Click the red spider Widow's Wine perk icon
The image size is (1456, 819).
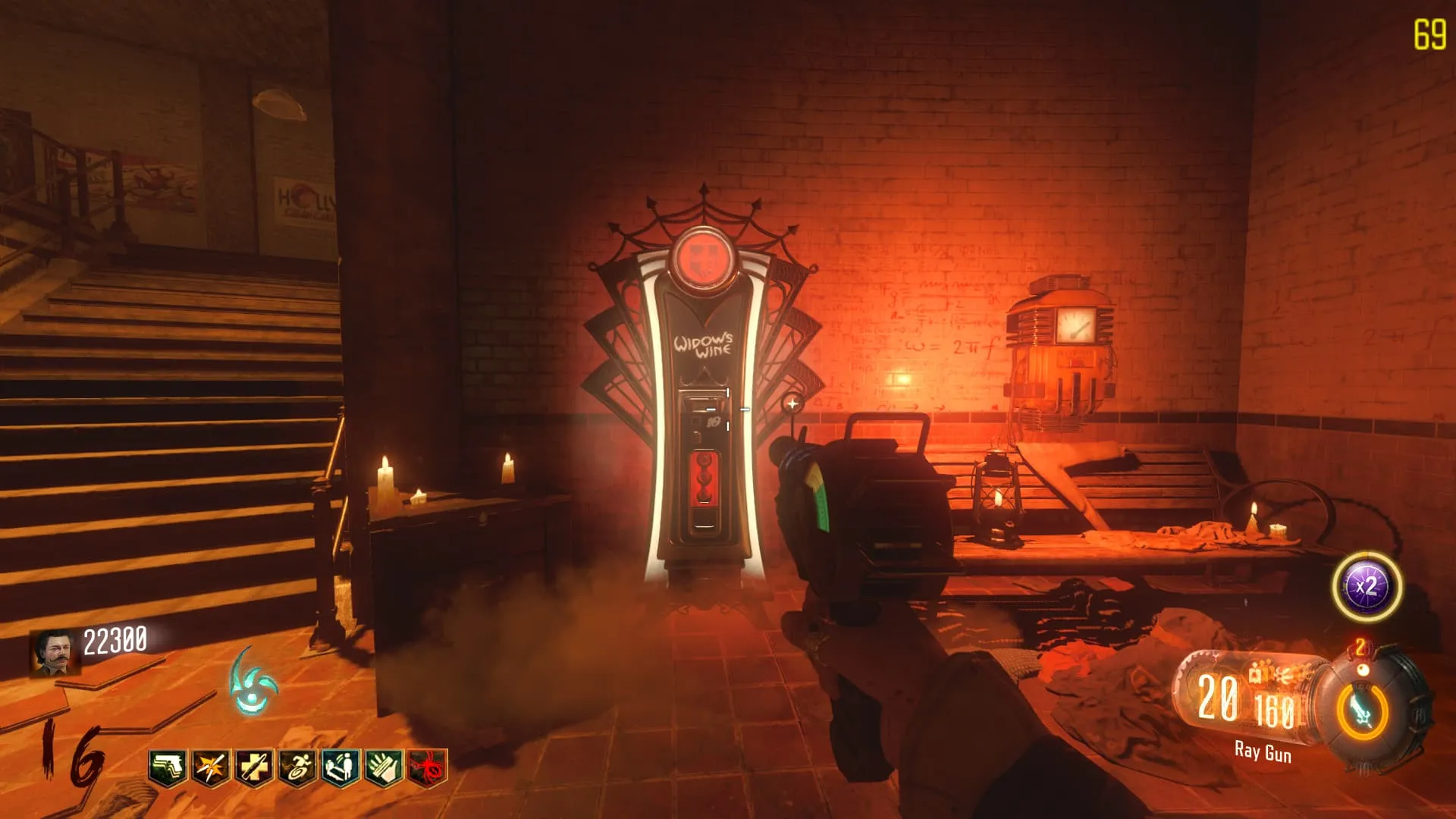(428, 768)
